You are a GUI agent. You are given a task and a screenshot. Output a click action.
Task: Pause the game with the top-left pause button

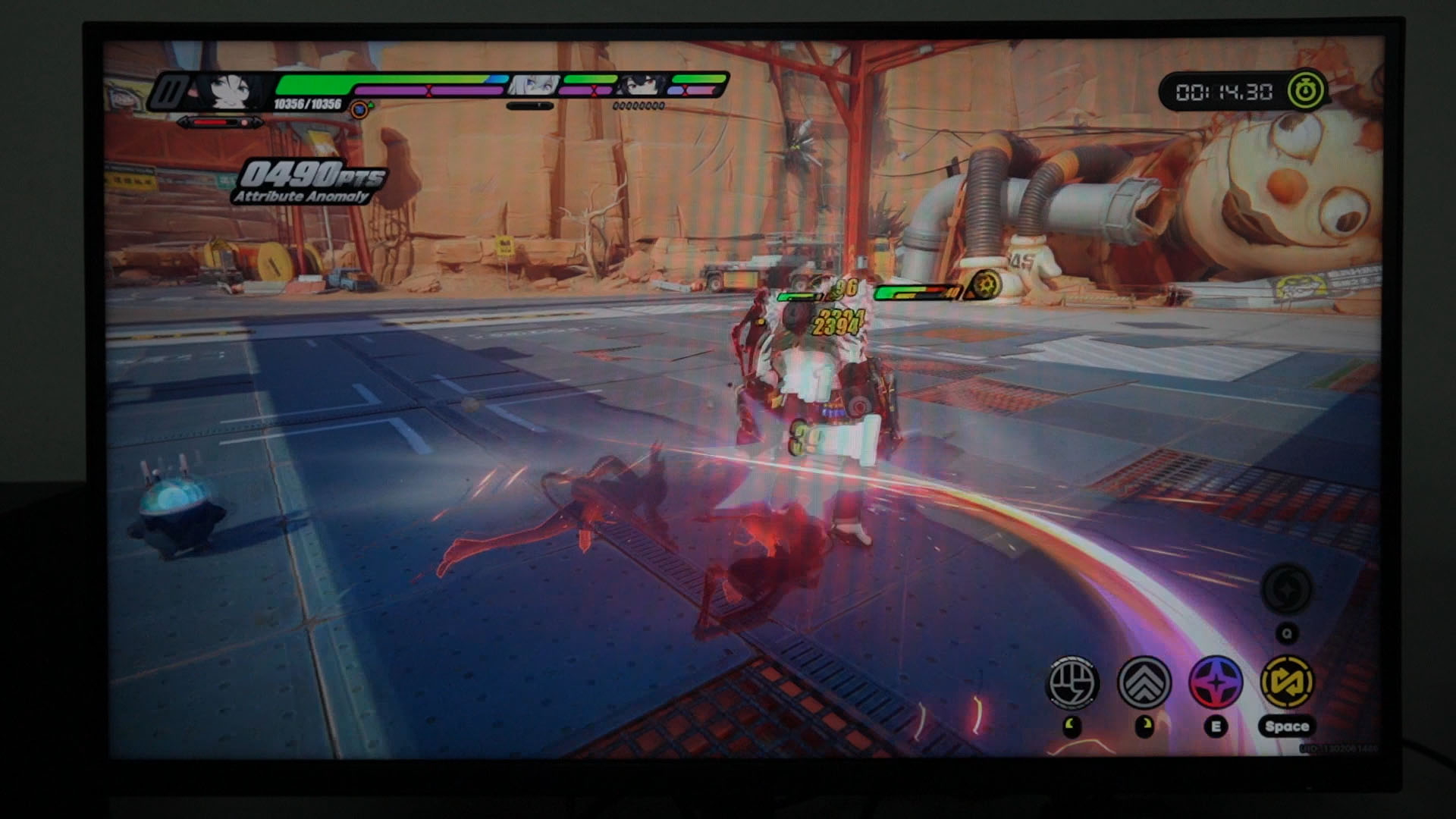pyautogui.click(x=169, y=92)
